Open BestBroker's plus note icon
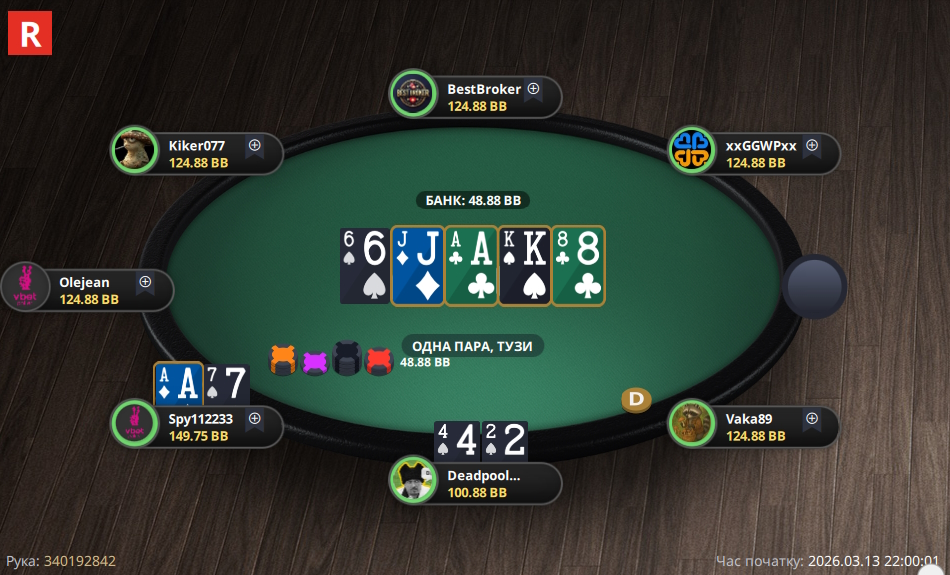This screenshot has height=575, width=950. (533, 88)
